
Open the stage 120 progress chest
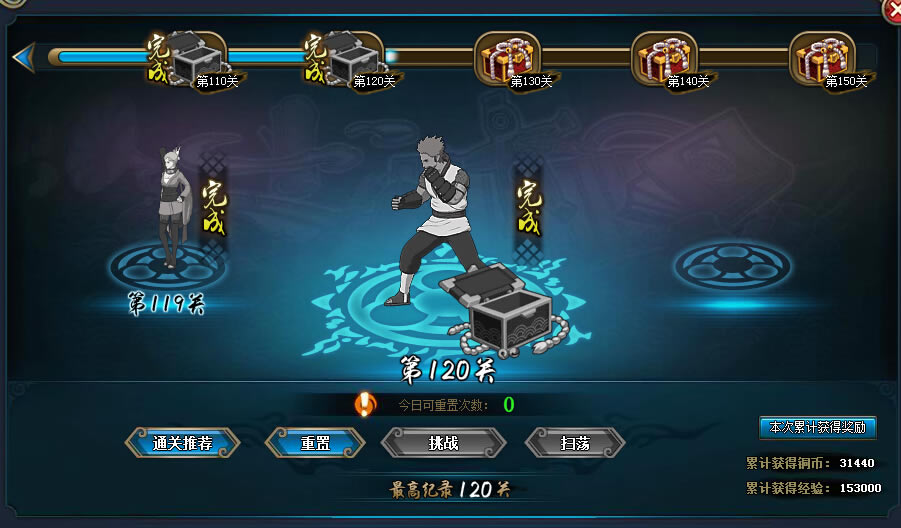pos(355,58)
